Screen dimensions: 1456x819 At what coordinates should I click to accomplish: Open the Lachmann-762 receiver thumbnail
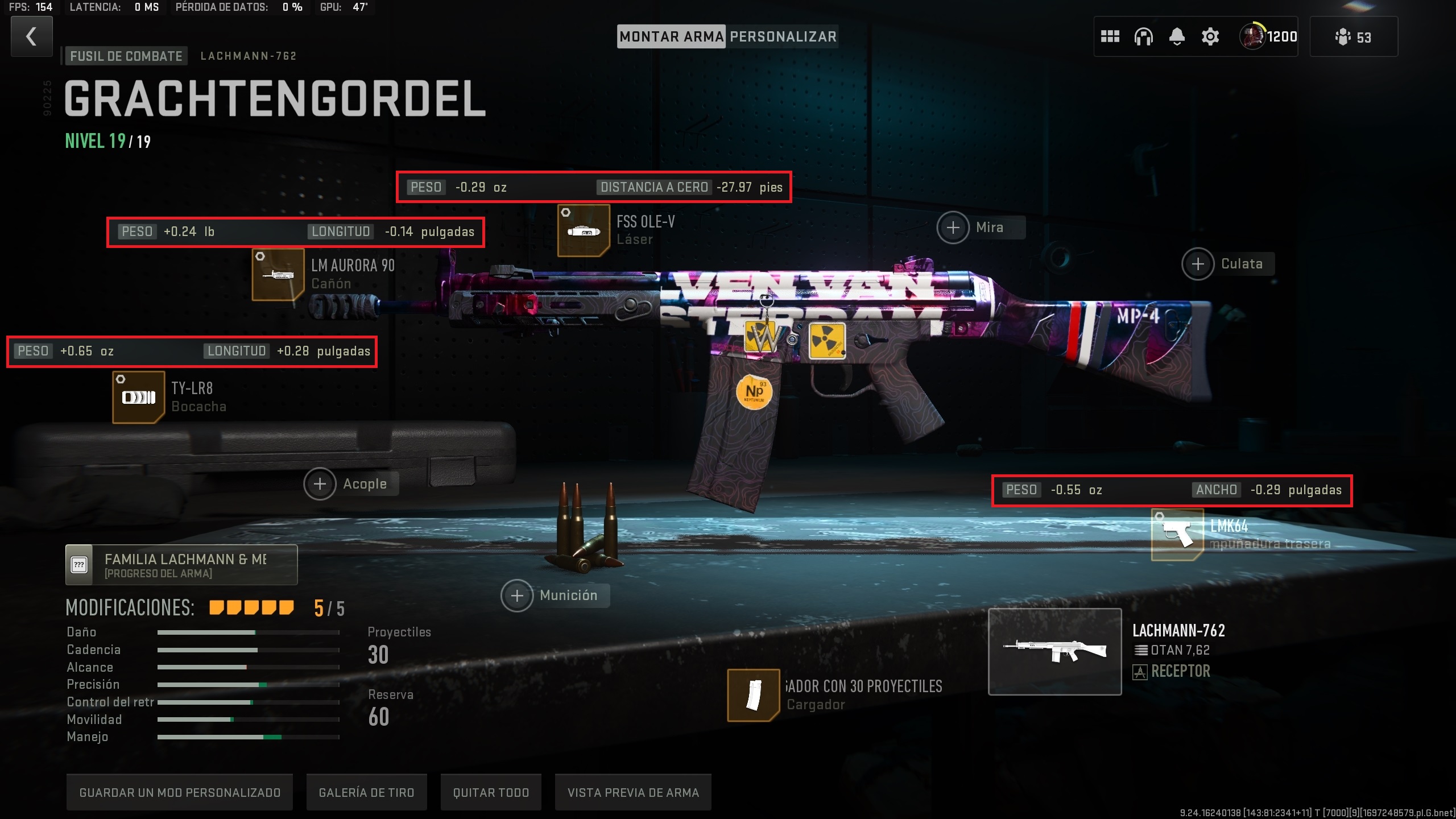point(1054,652)
